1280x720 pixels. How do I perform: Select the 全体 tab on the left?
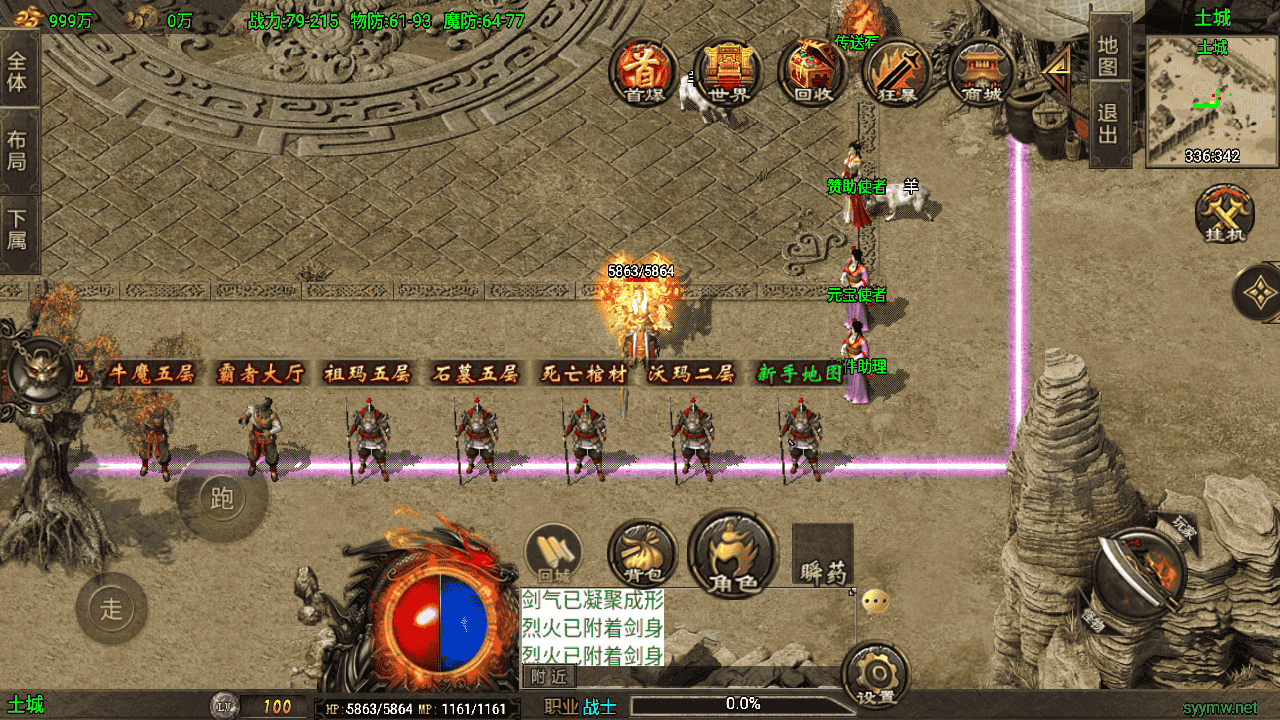click(18, 70)
